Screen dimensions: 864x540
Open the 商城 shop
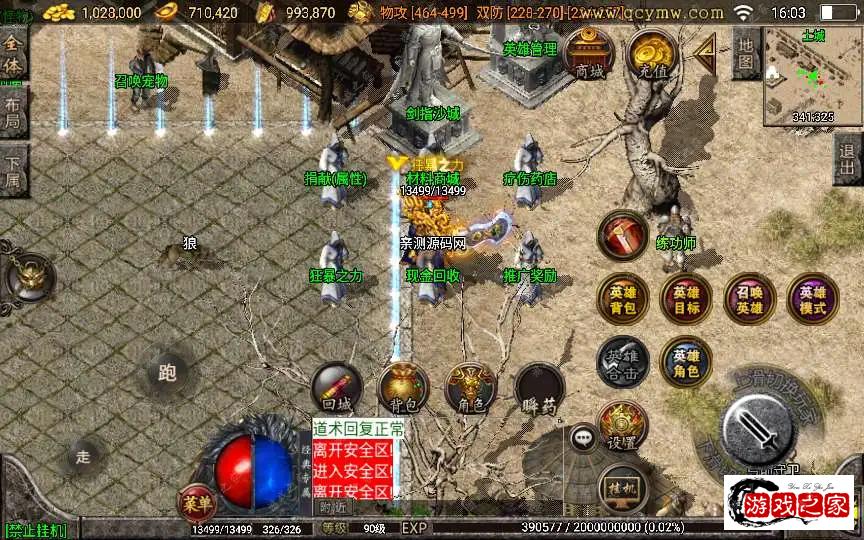tap(590, 53)
